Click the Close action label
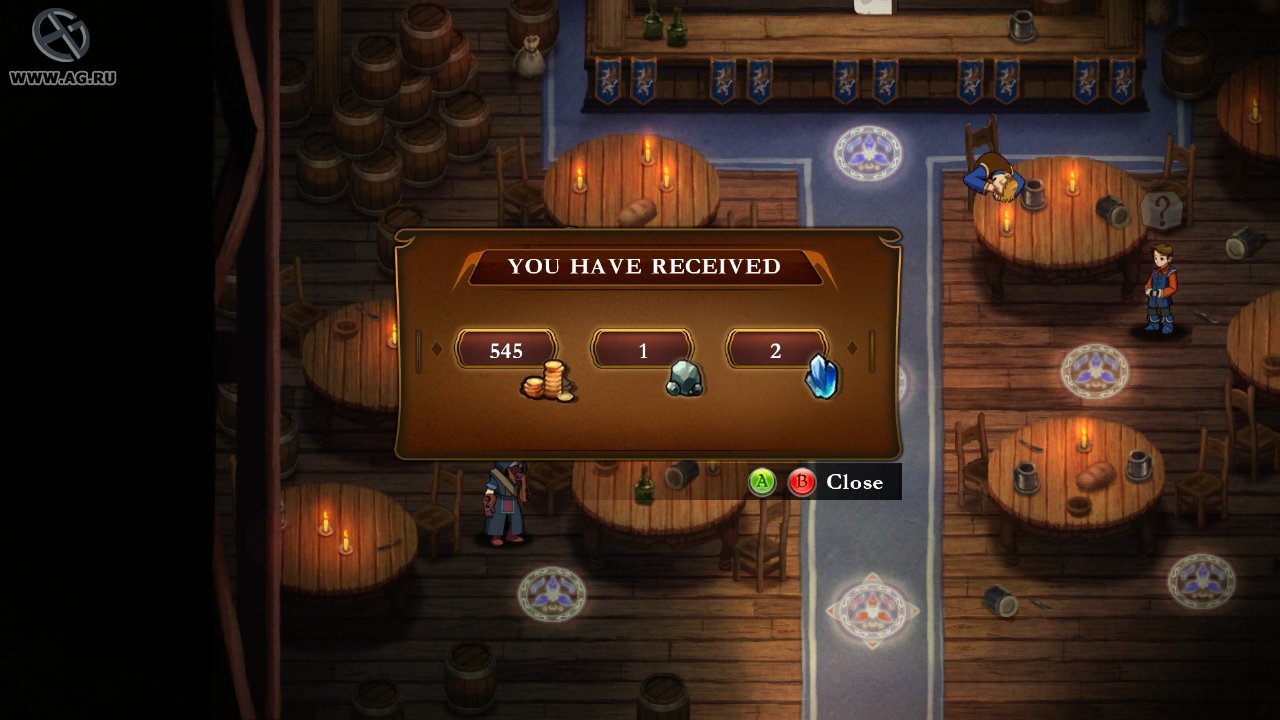The height and width of the screenshot is (720, 1280). (855, 482)
